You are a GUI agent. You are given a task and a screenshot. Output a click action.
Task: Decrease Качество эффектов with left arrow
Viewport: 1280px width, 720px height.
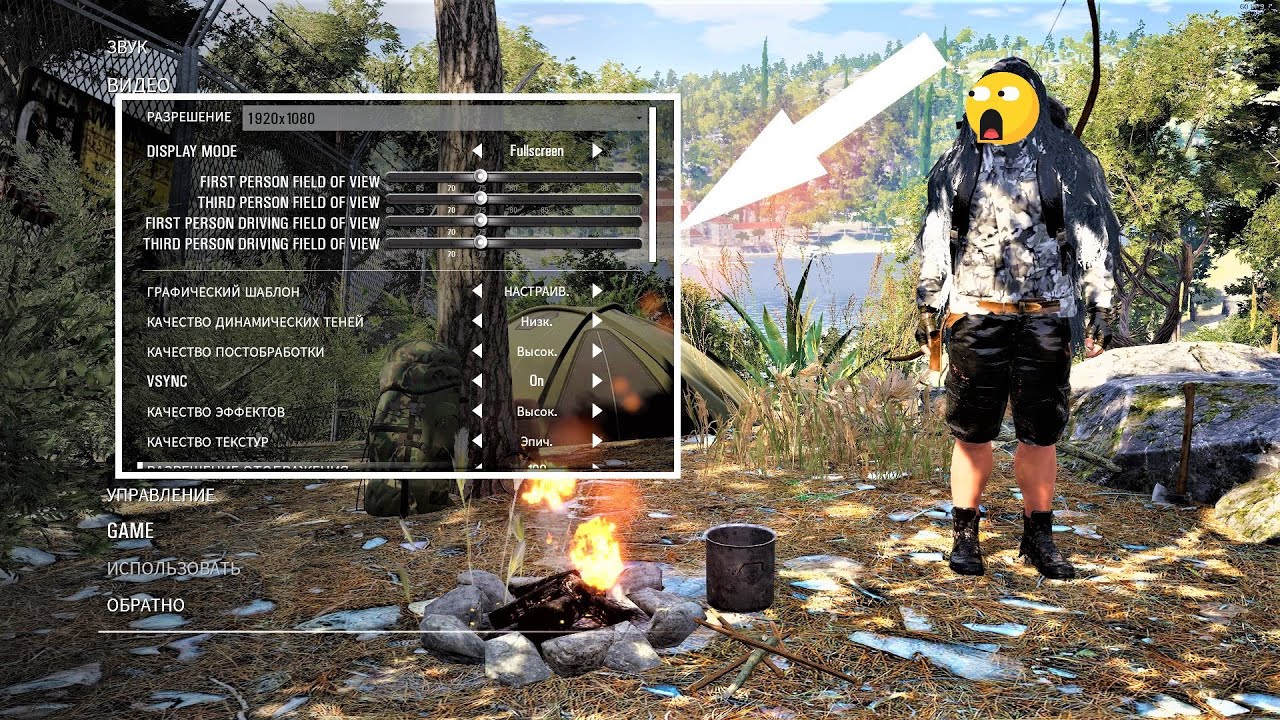pyautogui.click(x=477, y=411)
